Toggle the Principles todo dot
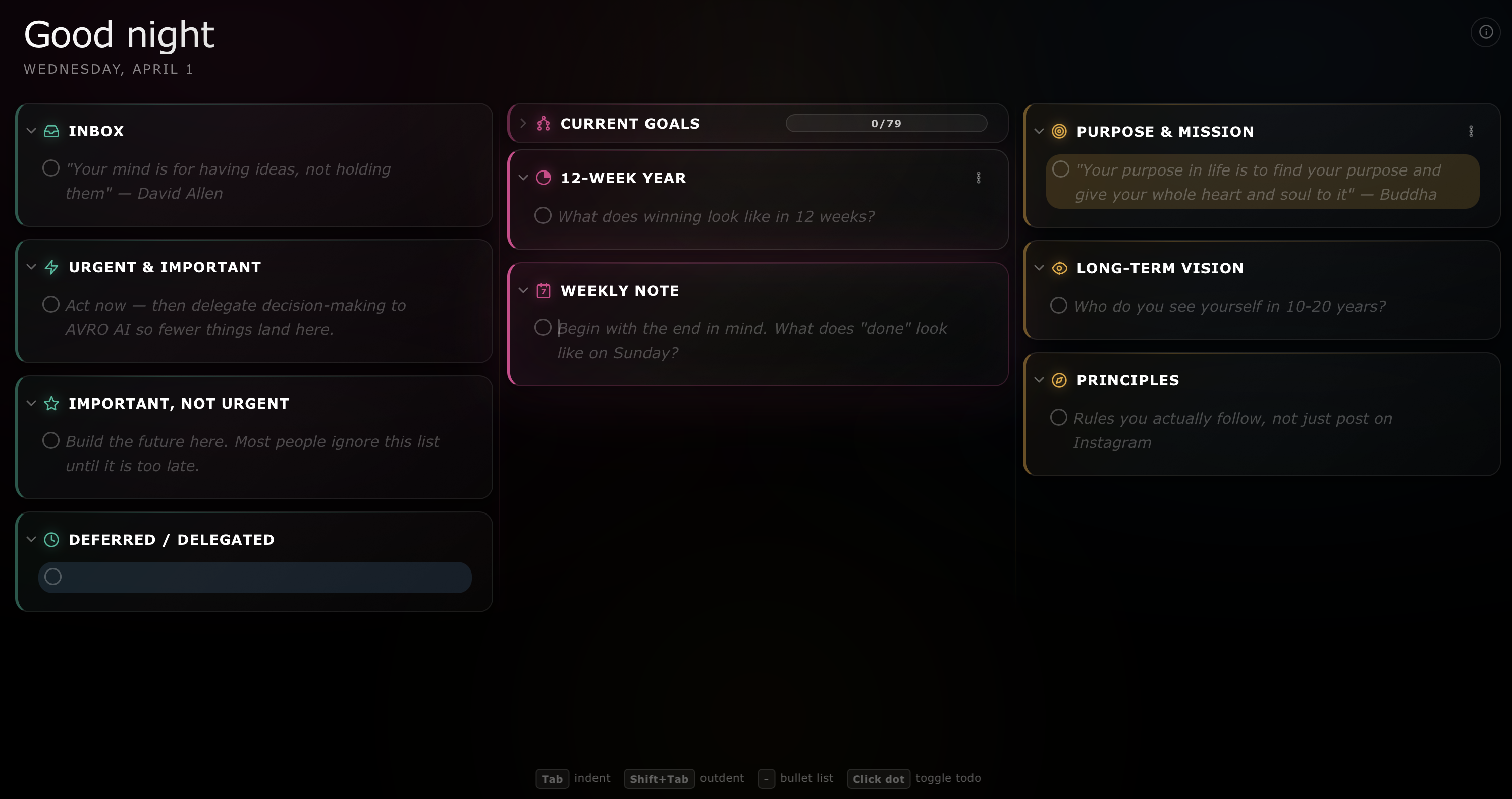The height and width of the screenshot is (799, 1512). pyautogui.click(x=1058, y=417)
